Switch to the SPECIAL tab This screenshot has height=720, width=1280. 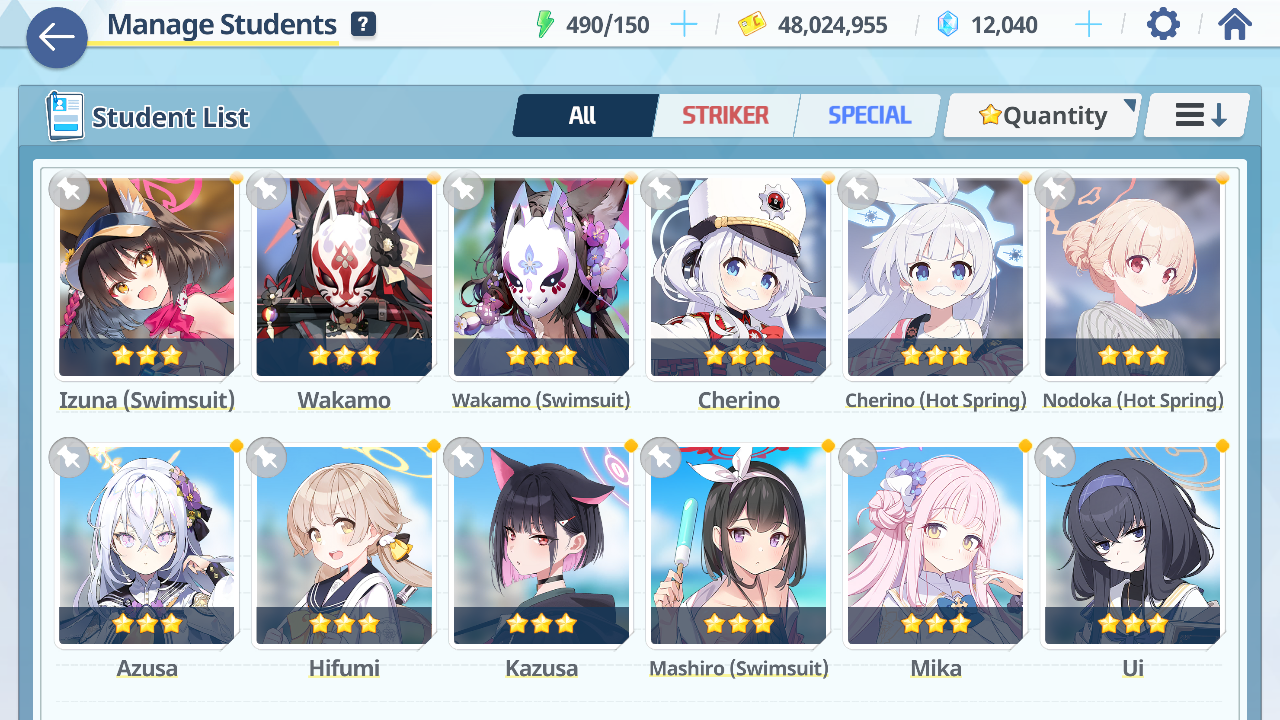click(869, 116)
